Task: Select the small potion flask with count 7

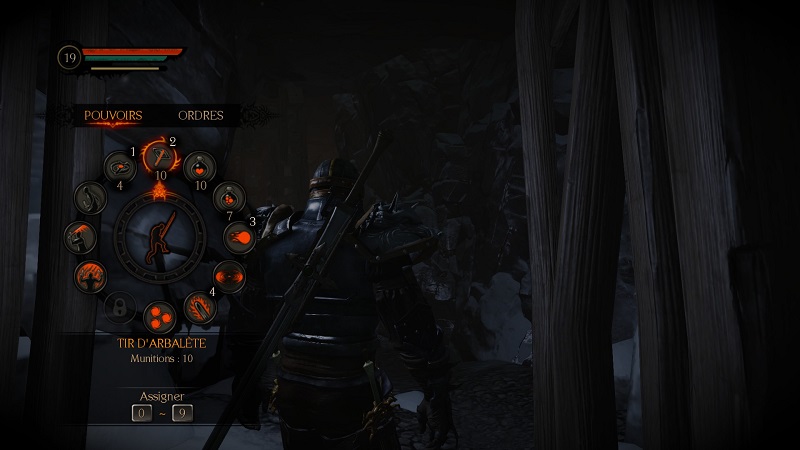Action: [x=228, y=197]
